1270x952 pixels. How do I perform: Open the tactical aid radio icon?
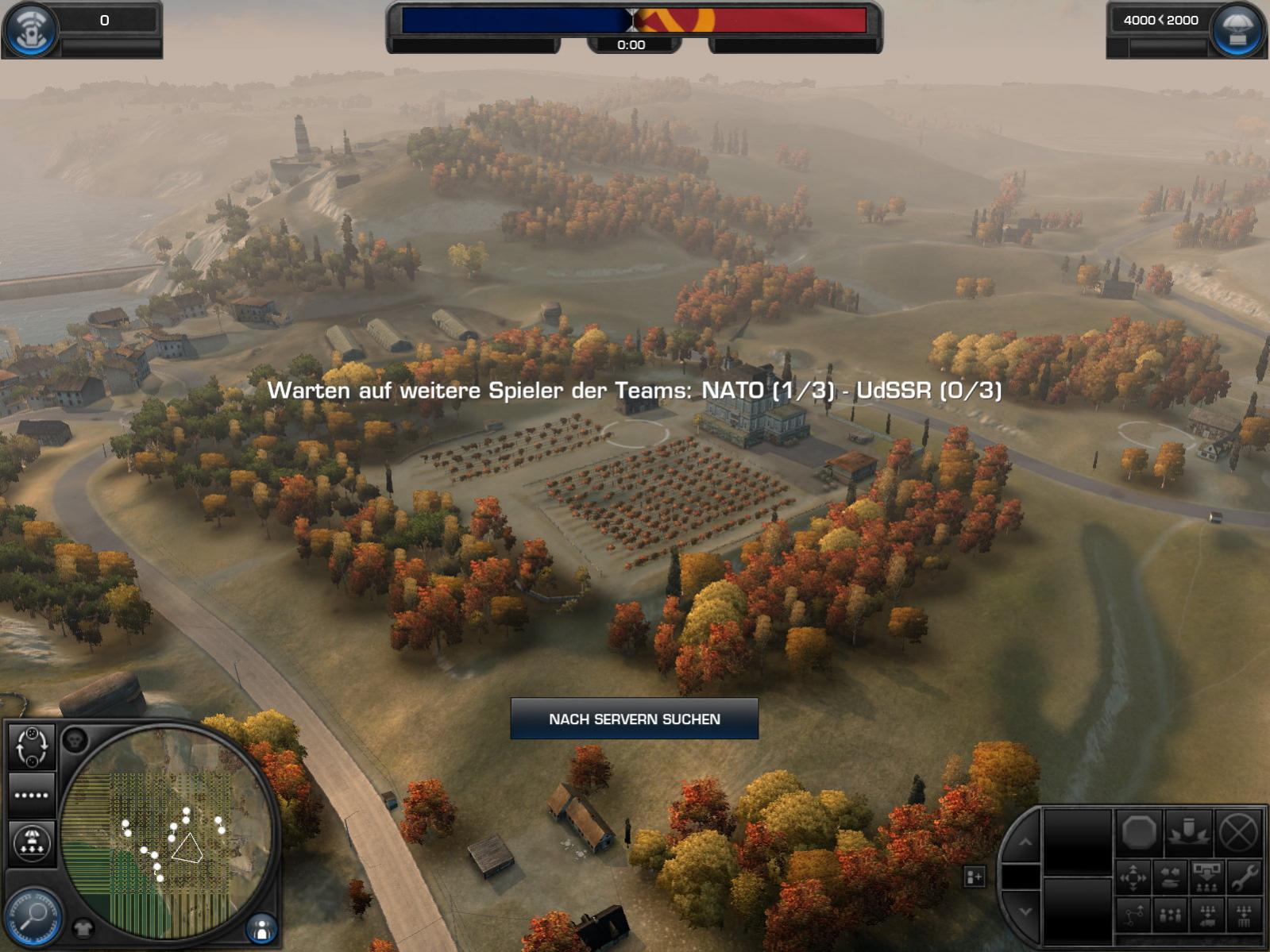click(x=30, y=29)
